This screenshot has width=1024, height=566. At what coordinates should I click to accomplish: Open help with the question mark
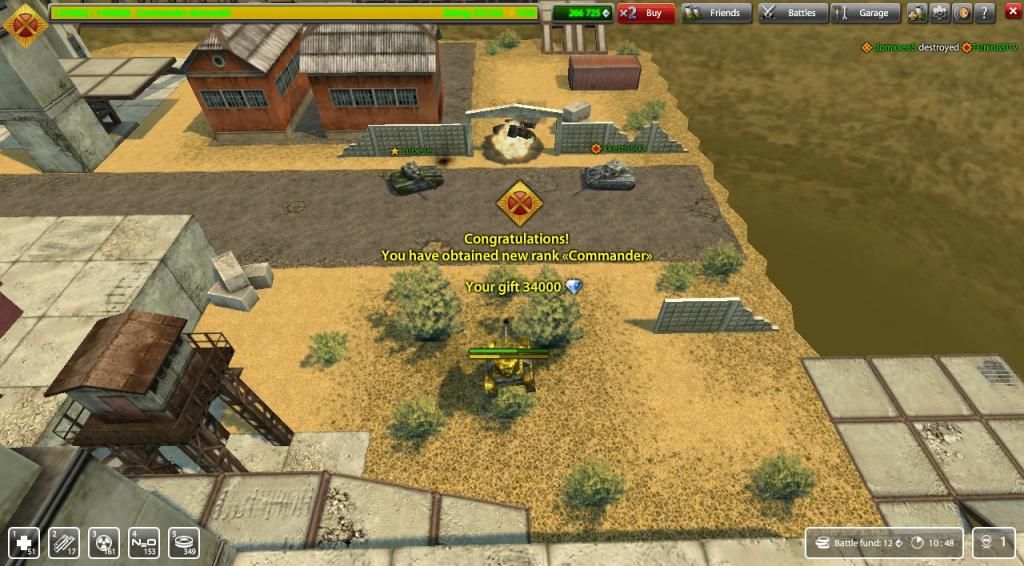(x=985, y=13)
